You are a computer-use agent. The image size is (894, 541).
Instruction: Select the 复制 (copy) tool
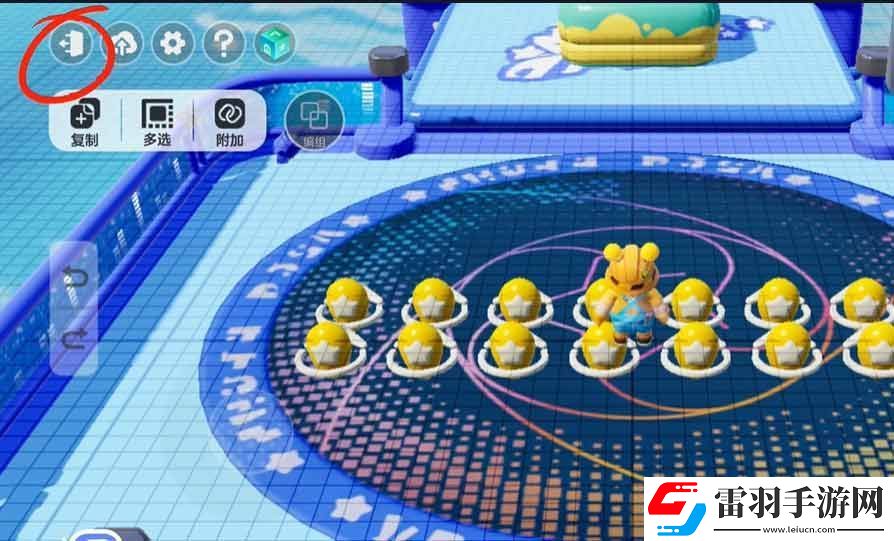click(x=85, y=122)
